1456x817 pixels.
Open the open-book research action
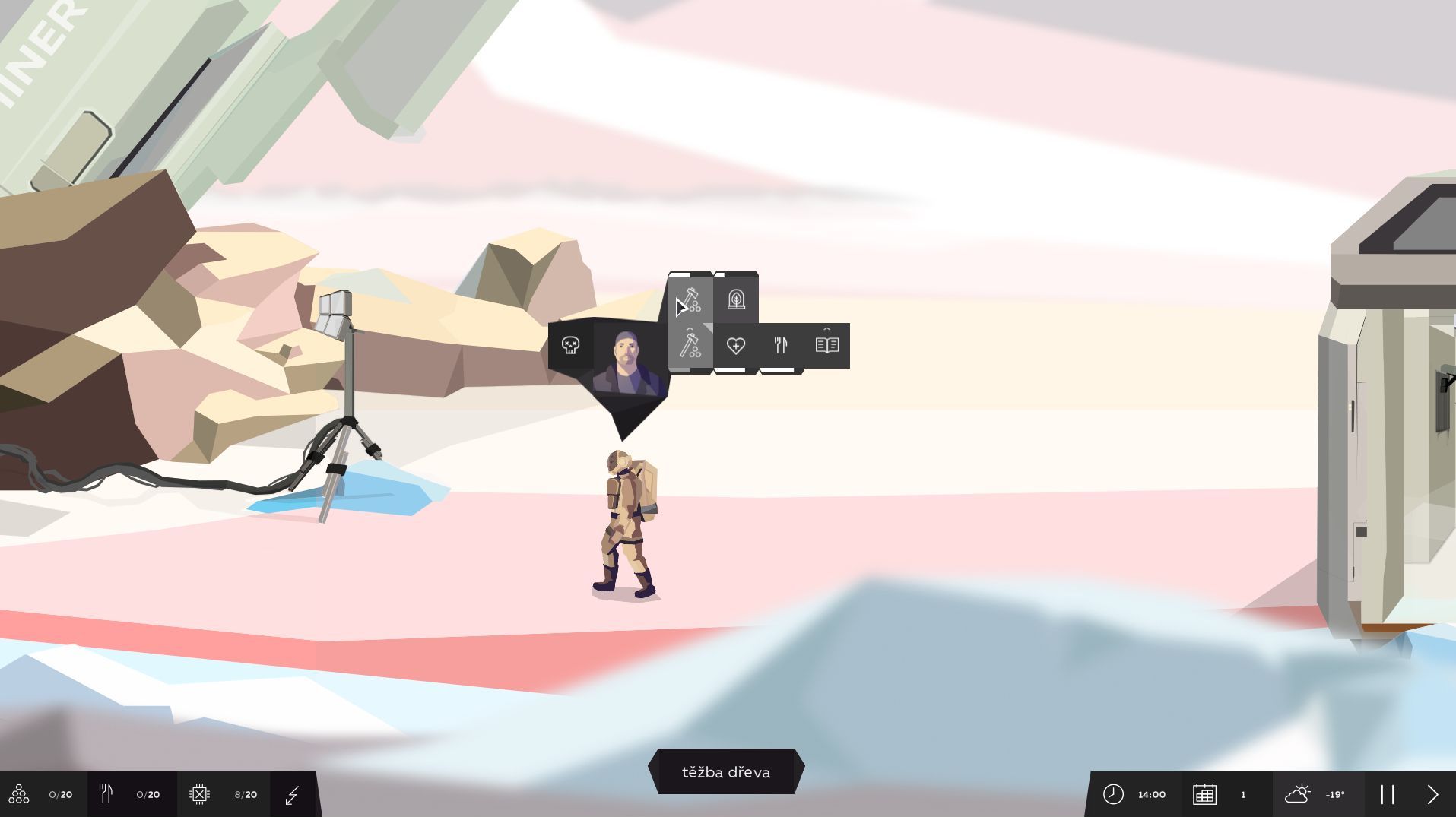pos(826,346)
